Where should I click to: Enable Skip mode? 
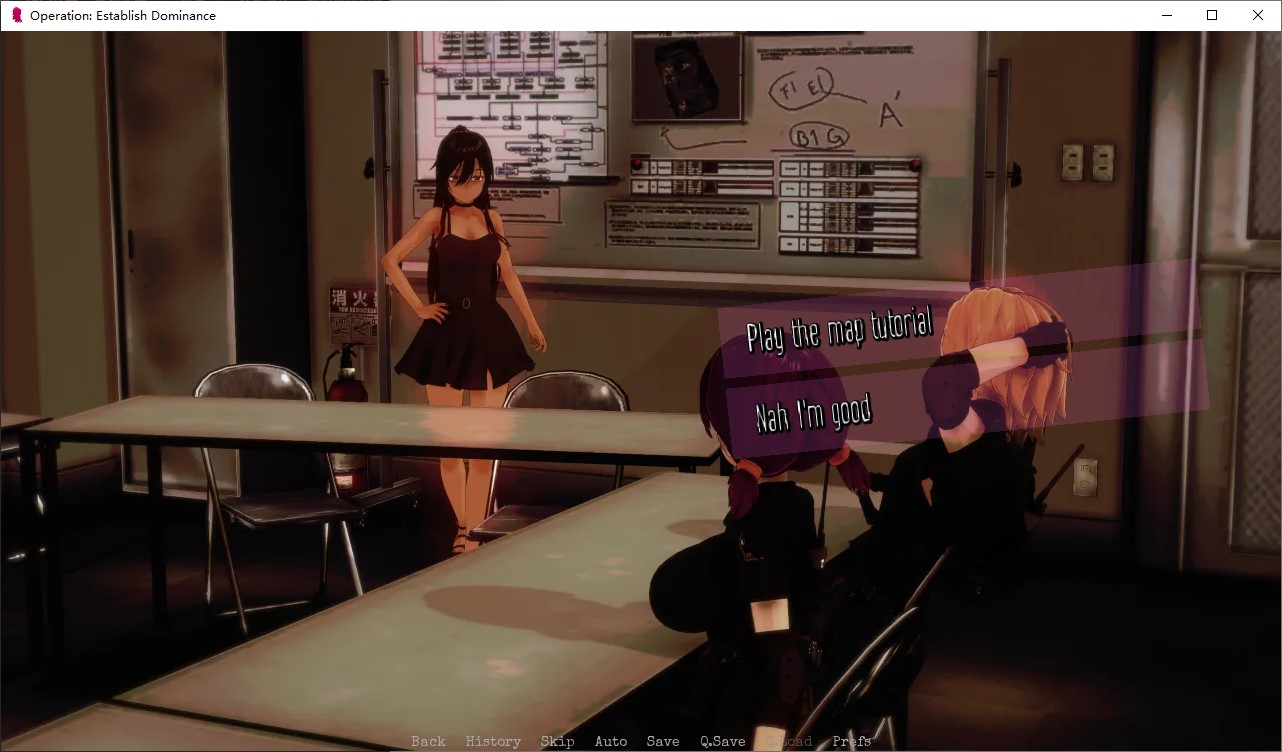pyautogui.click(x=558, y=741)
